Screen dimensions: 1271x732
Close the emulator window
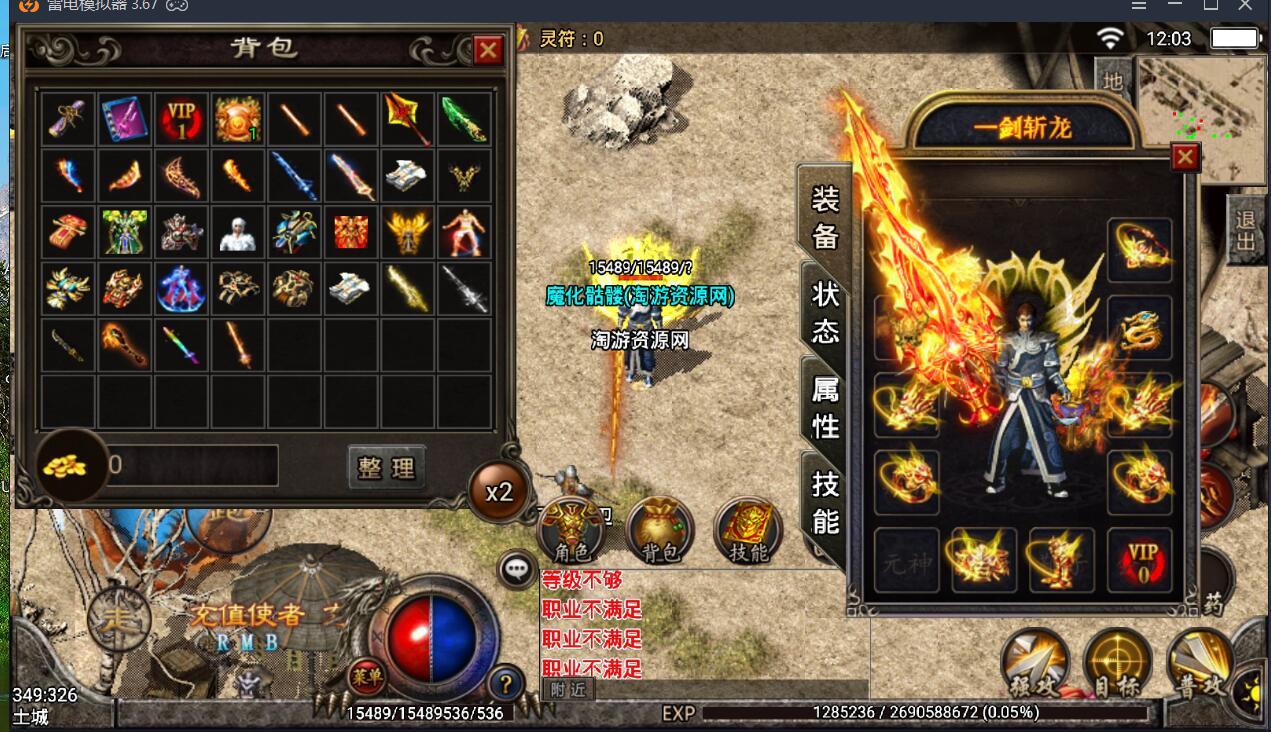coord(1244,5)
